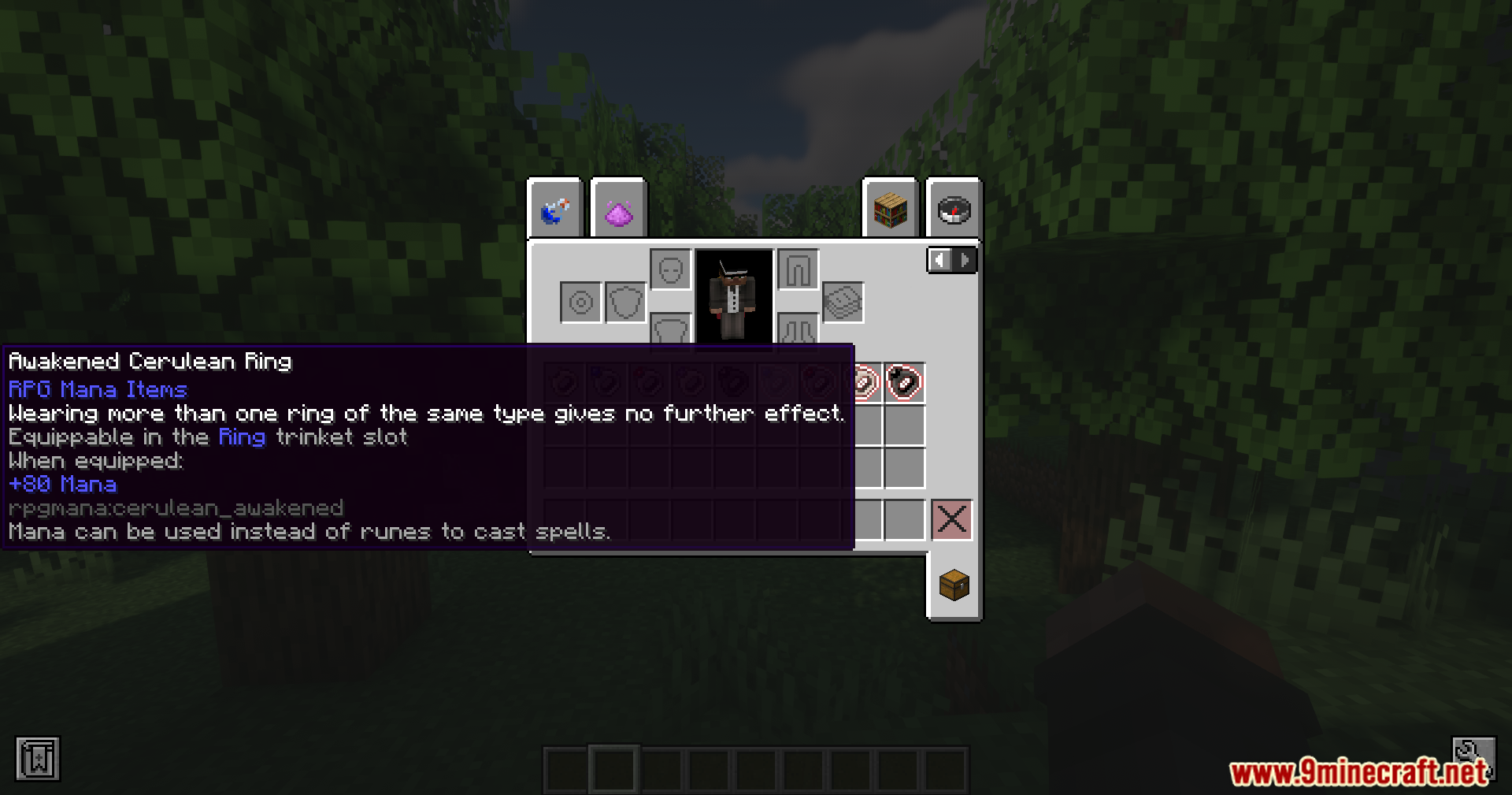Select the compass search tab
The height and width of the screenshot is (795, 1512).
pyautogui.click(x=954, y=210)
